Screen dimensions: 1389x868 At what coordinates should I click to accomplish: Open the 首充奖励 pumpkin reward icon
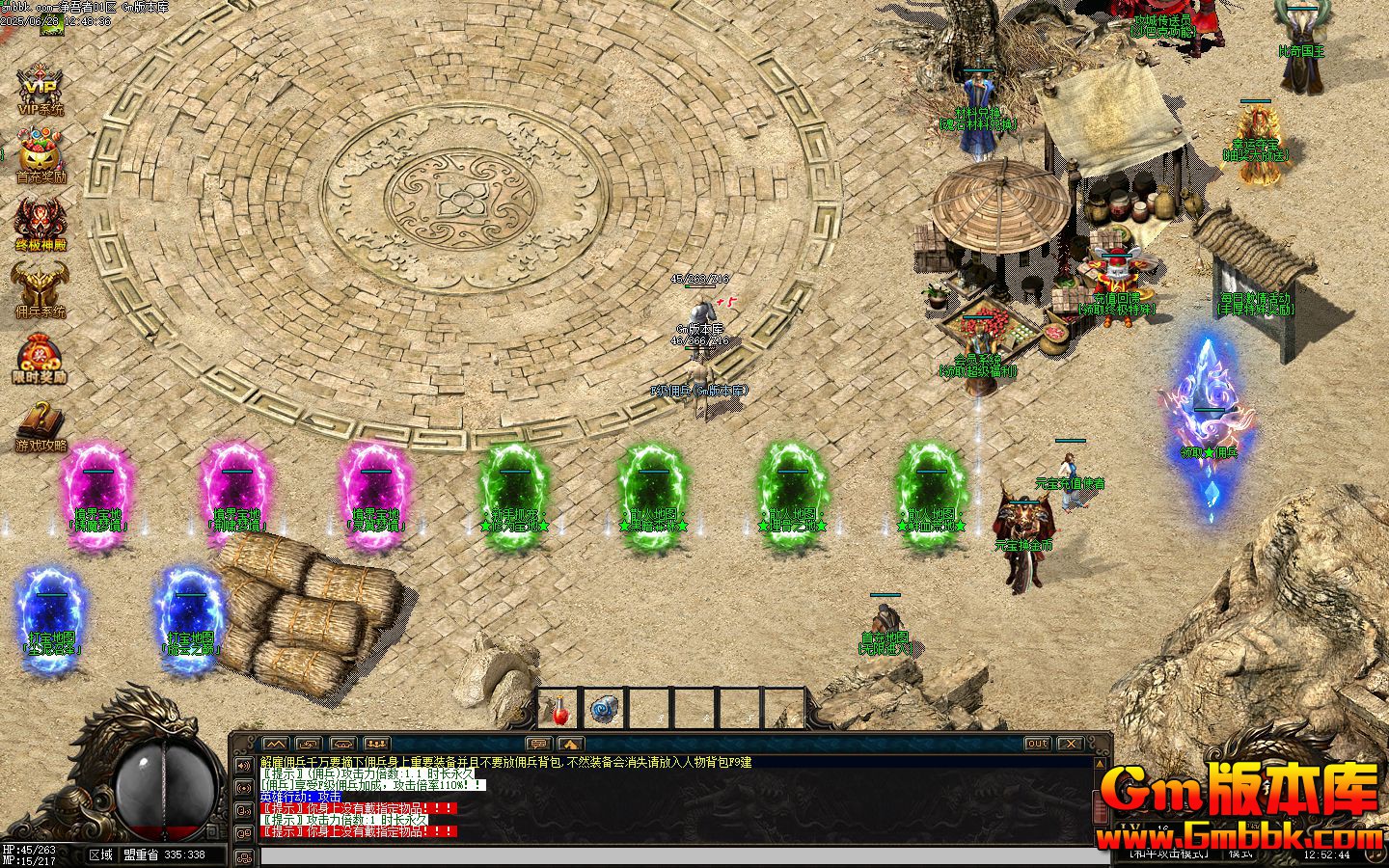(41, 157)
